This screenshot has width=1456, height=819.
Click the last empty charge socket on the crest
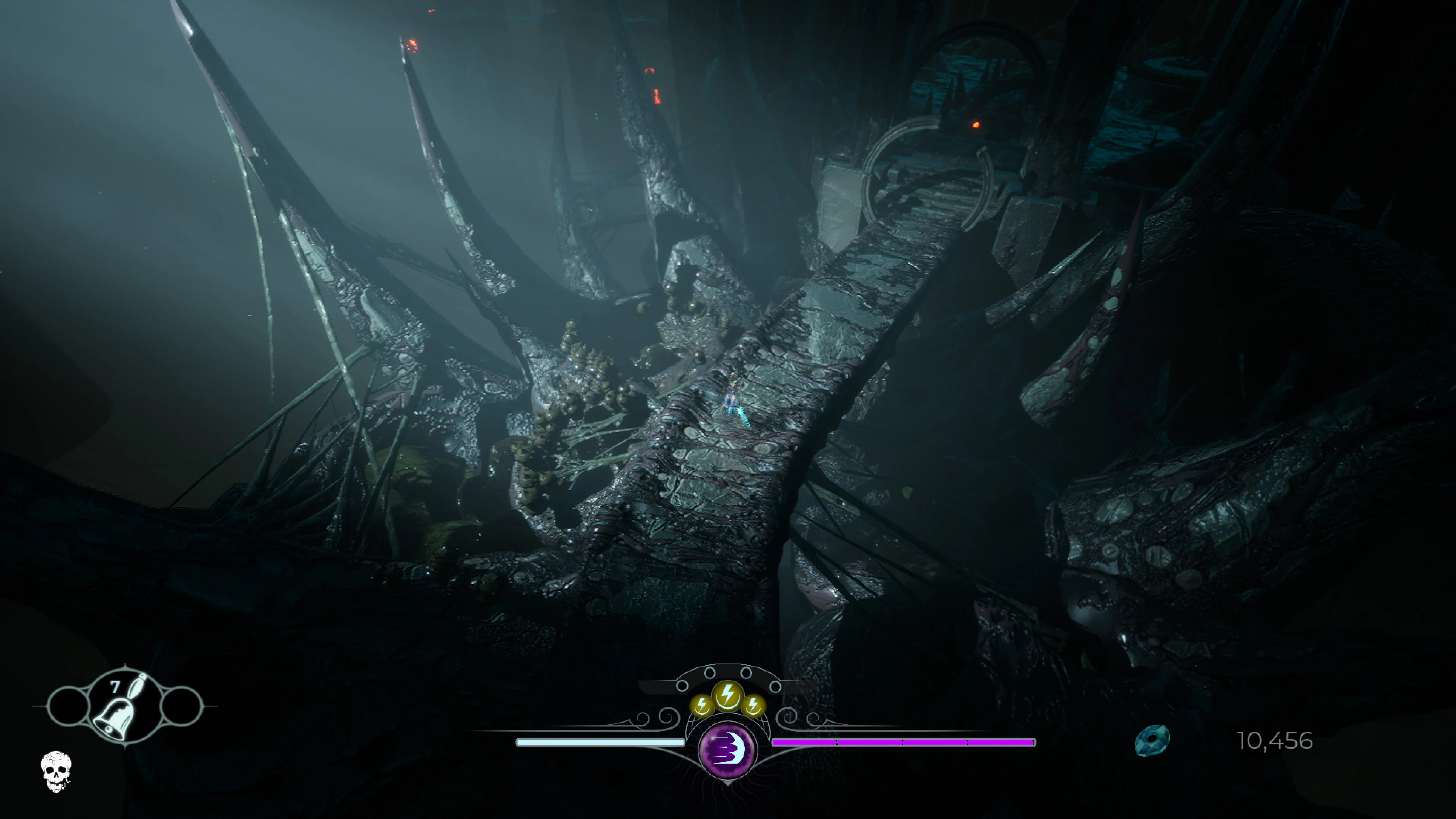775,686
